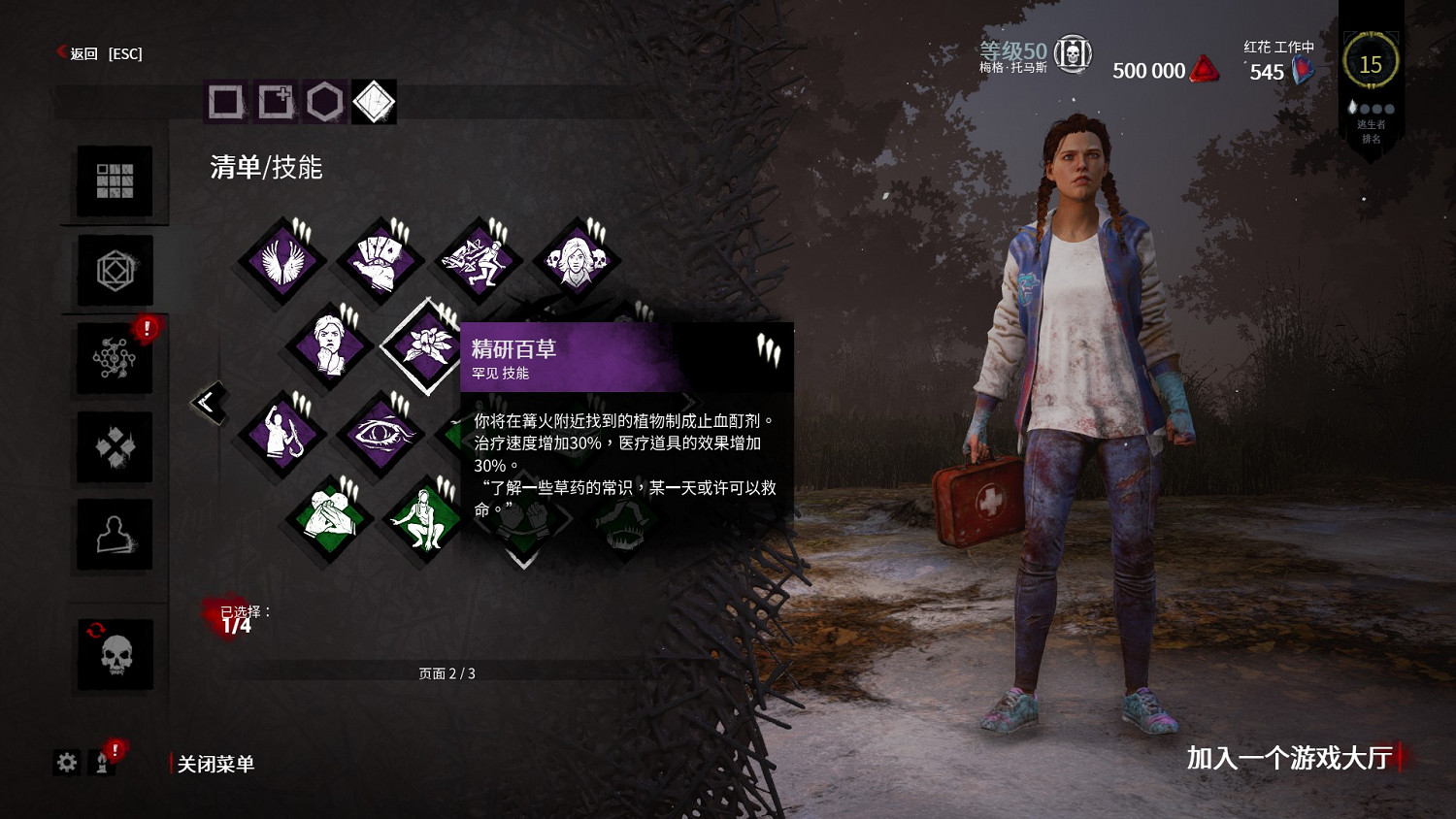
Task: Select the flower perk 精研百草
Action: [425, 345]
